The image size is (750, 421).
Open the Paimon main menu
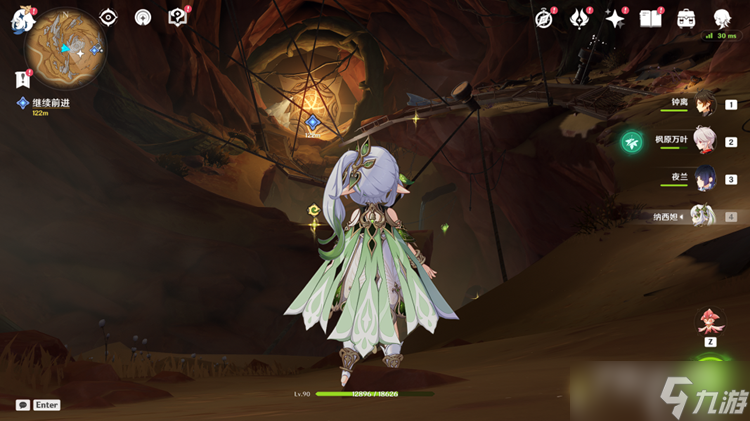coord(22,21)
